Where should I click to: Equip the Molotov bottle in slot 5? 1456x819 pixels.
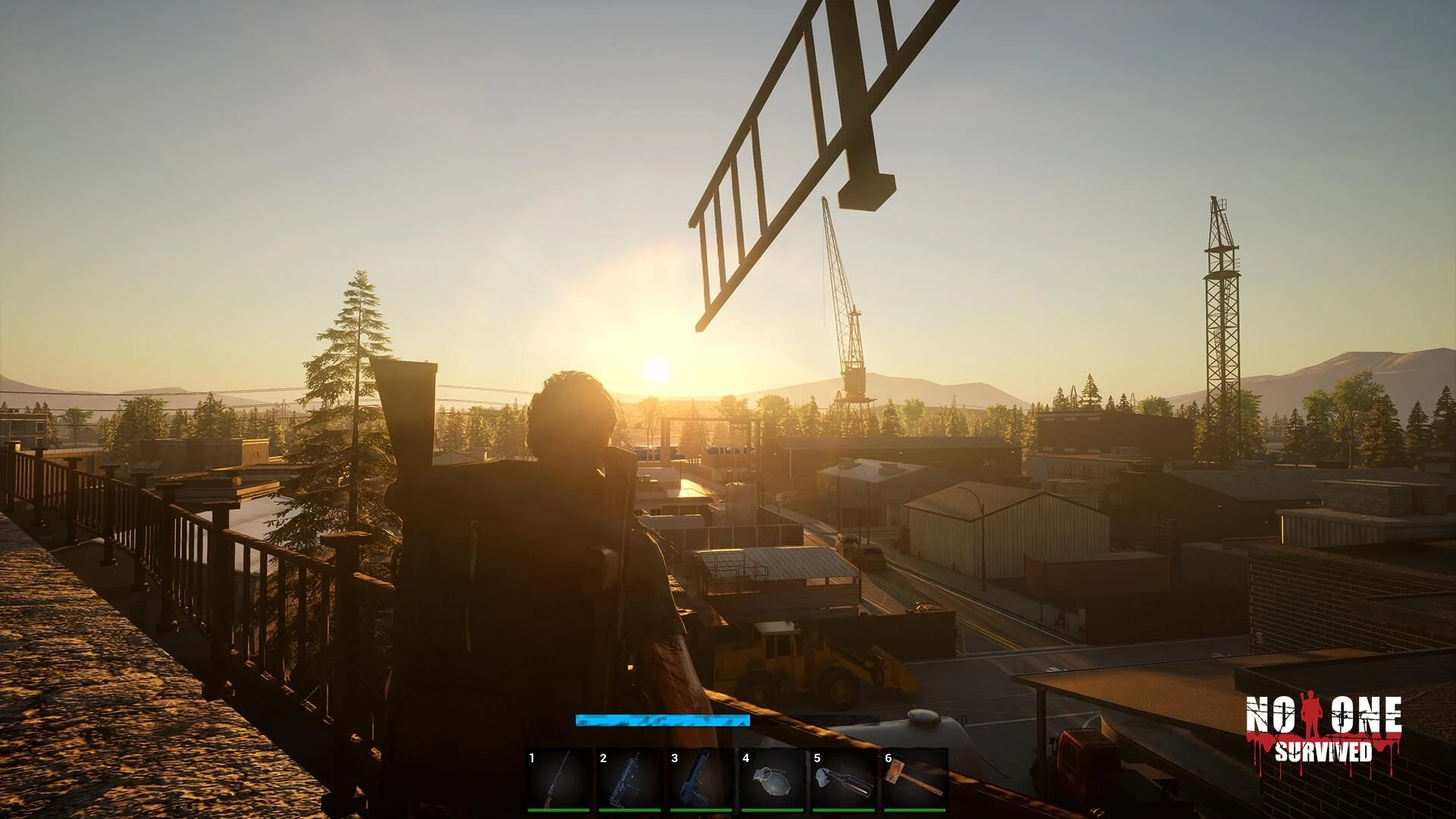844,780
